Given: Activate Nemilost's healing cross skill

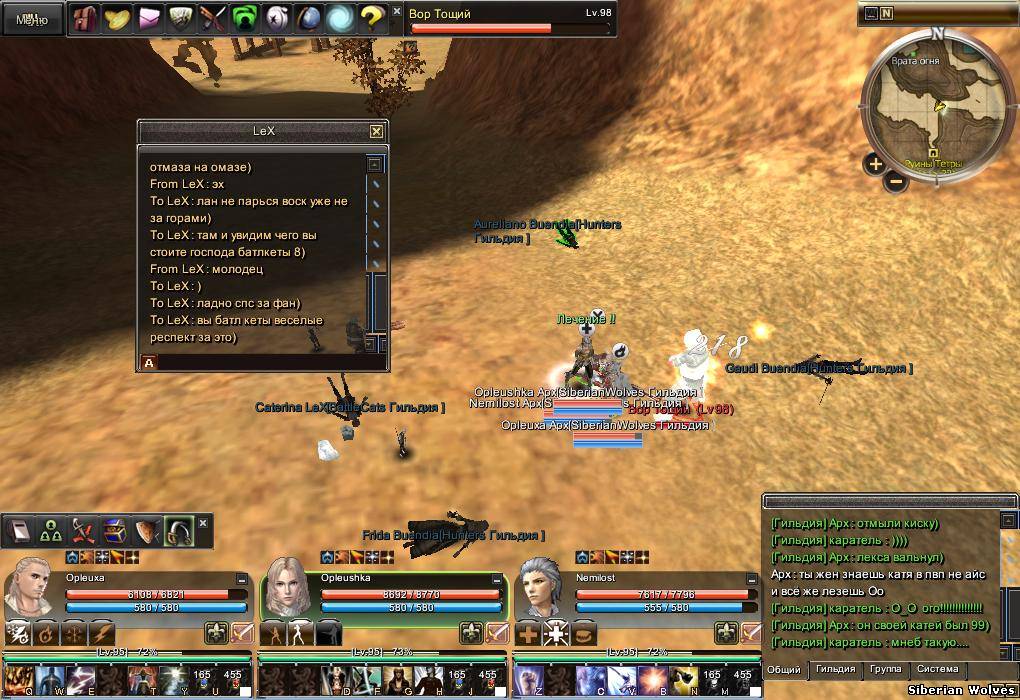Looking at the screenshot, I should tap(528, 634).
